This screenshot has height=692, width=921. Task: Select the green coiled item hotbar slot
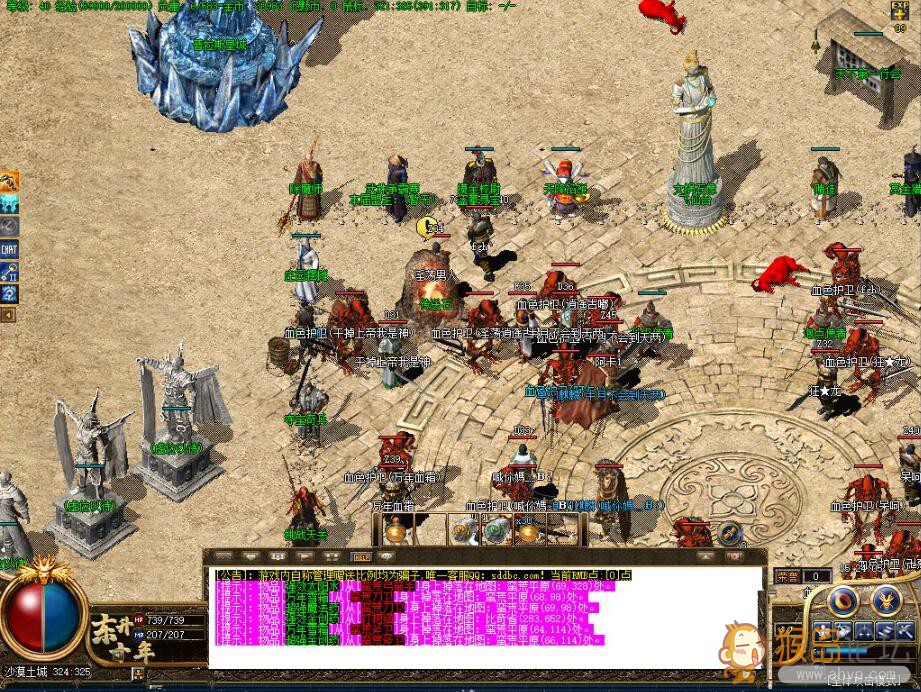pos(496,531)
